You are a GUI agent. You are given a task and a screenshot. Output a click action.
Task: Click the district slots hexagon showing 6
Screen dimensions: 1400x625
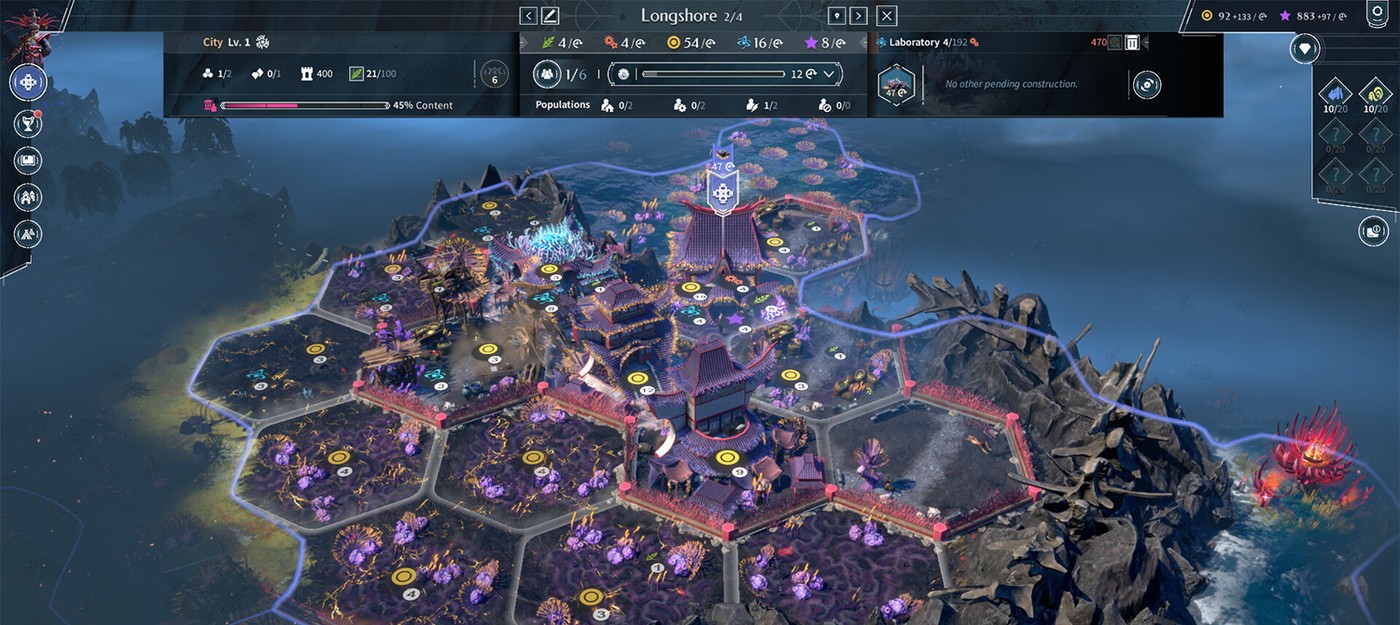point(494,75)
